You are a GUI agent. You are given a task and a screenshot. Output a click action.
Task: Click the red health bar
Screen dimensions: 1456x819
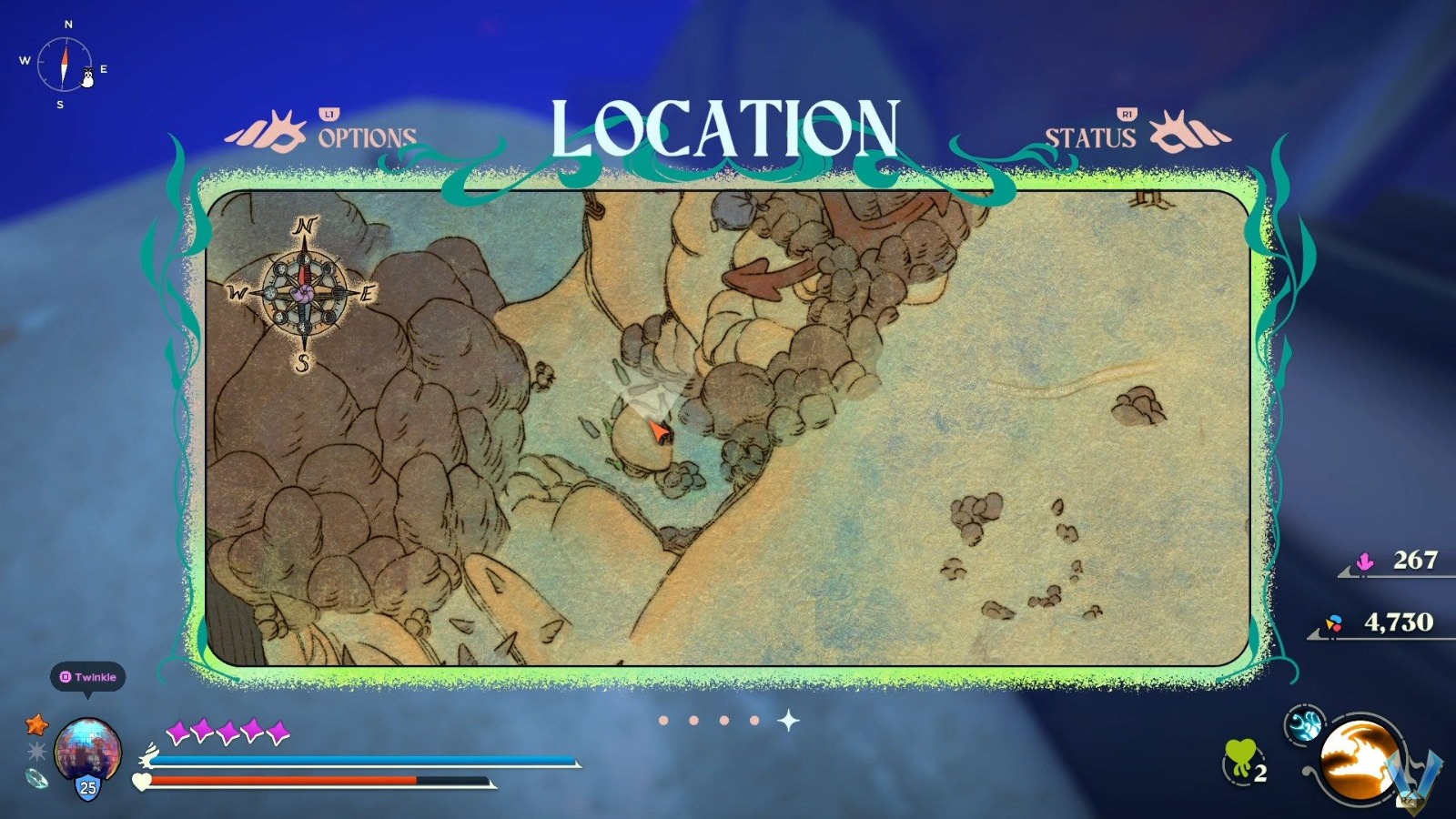[282, 778]
